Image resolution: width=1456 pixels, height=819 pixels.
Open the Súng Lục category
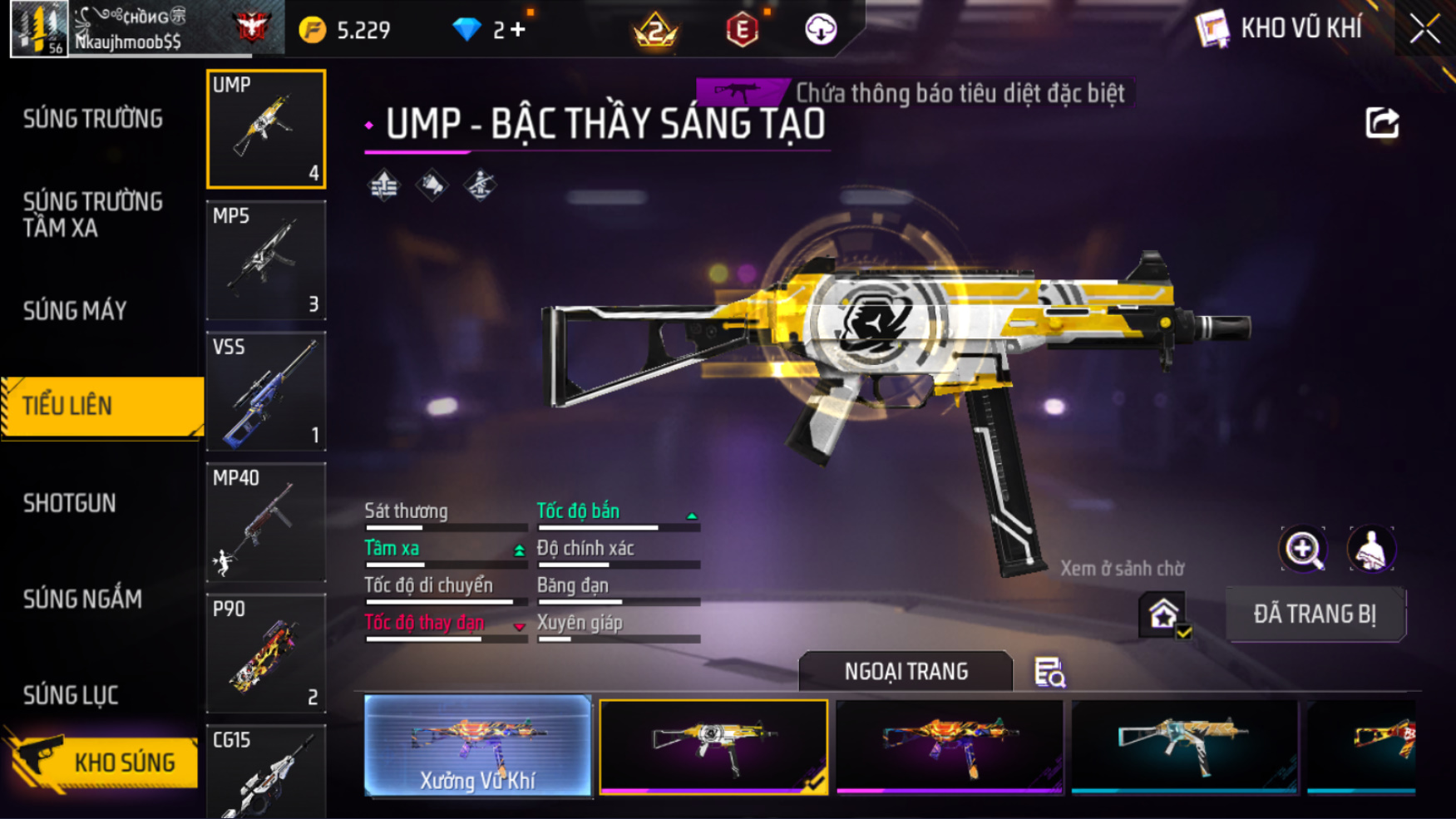coord(71,695)
